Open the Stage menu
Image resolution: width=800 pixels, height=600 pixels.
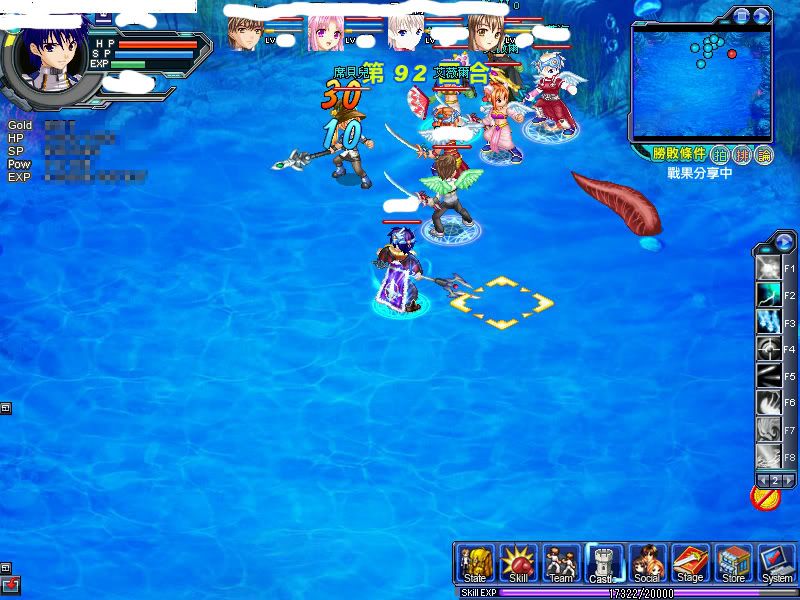click(x=690, y=564)
